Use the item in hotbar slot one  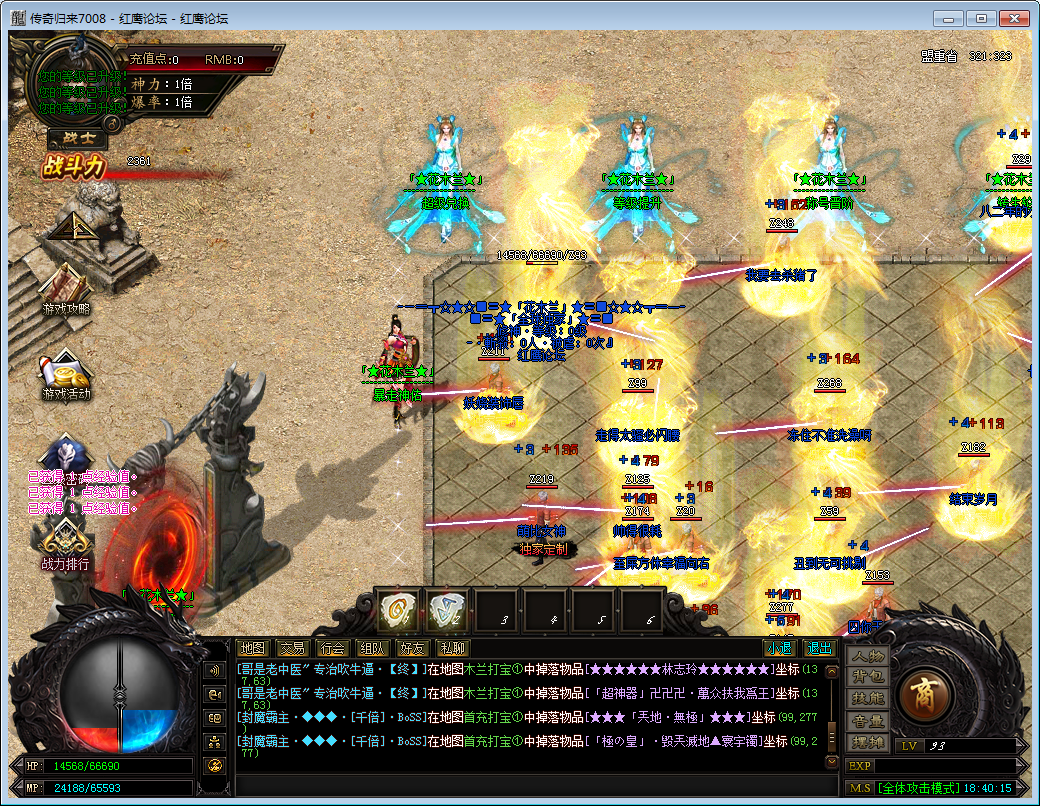[400, 609]
